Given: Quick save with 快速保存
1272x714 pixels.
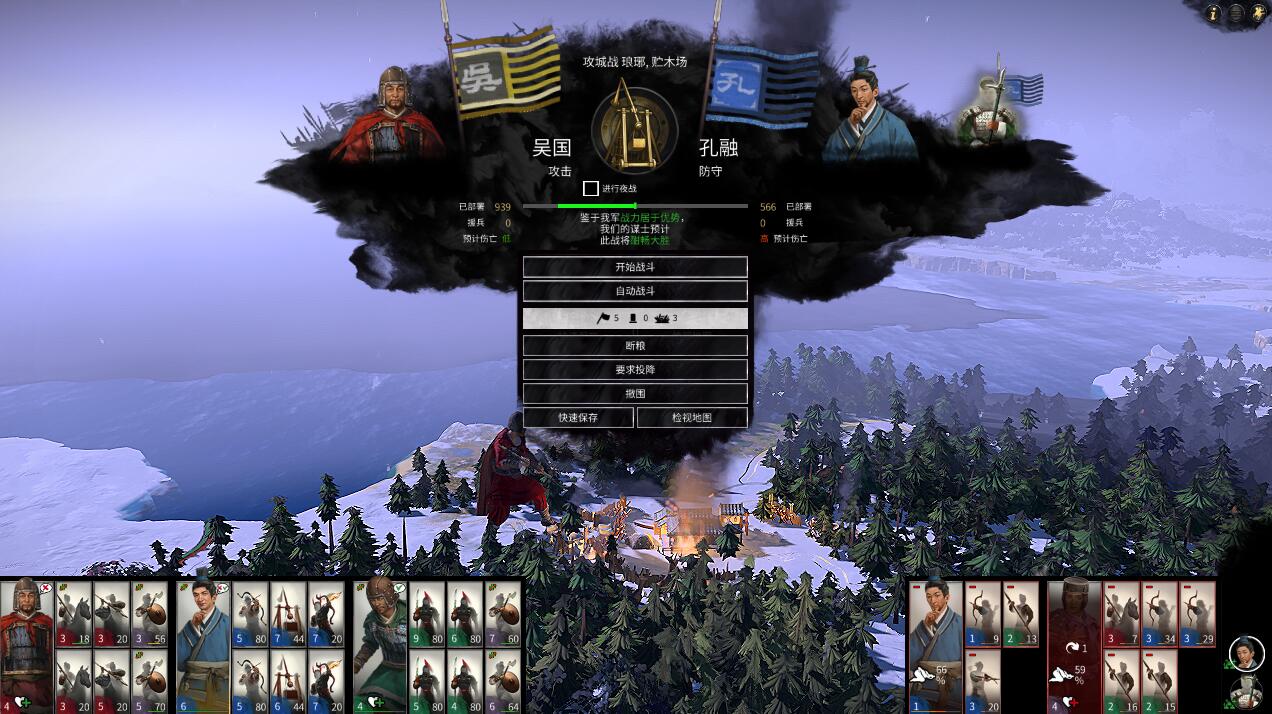Looking at the screenshot, I should pyautogui.click(x=578, y=417).
